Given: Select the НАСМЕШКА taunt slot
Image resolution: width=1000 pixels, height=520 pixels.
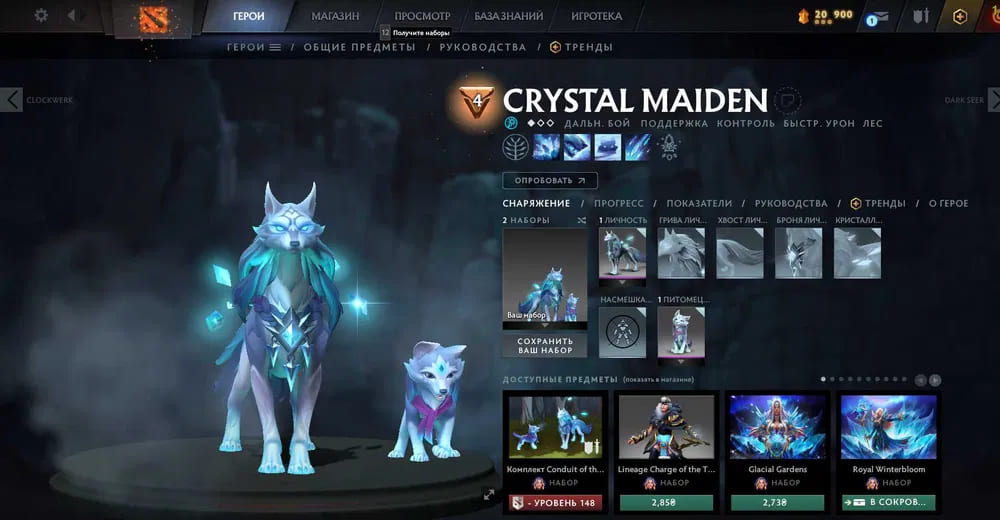Looking at the screenshot, I should 622,331.
